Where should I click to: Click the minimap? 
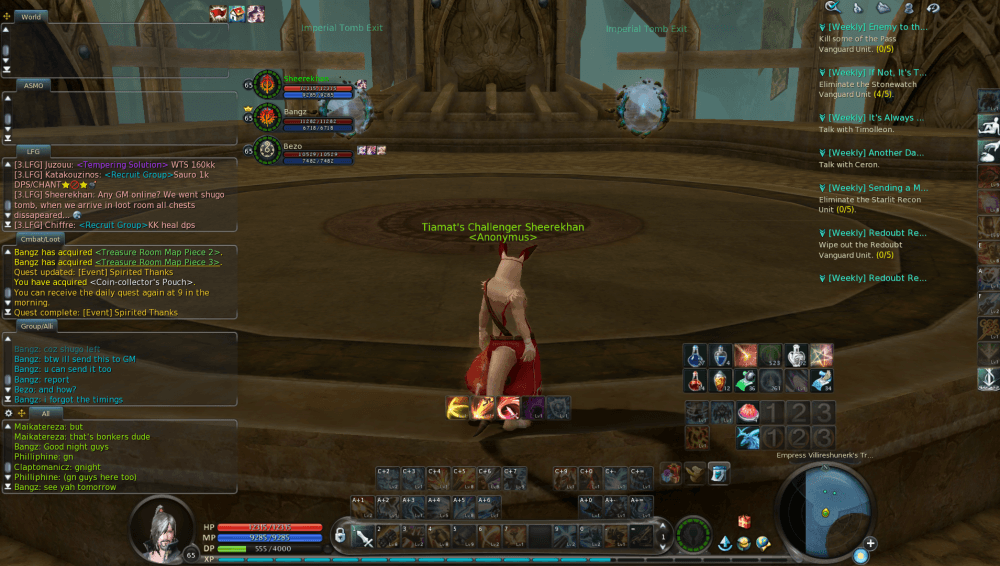click(x=820, y=506)
